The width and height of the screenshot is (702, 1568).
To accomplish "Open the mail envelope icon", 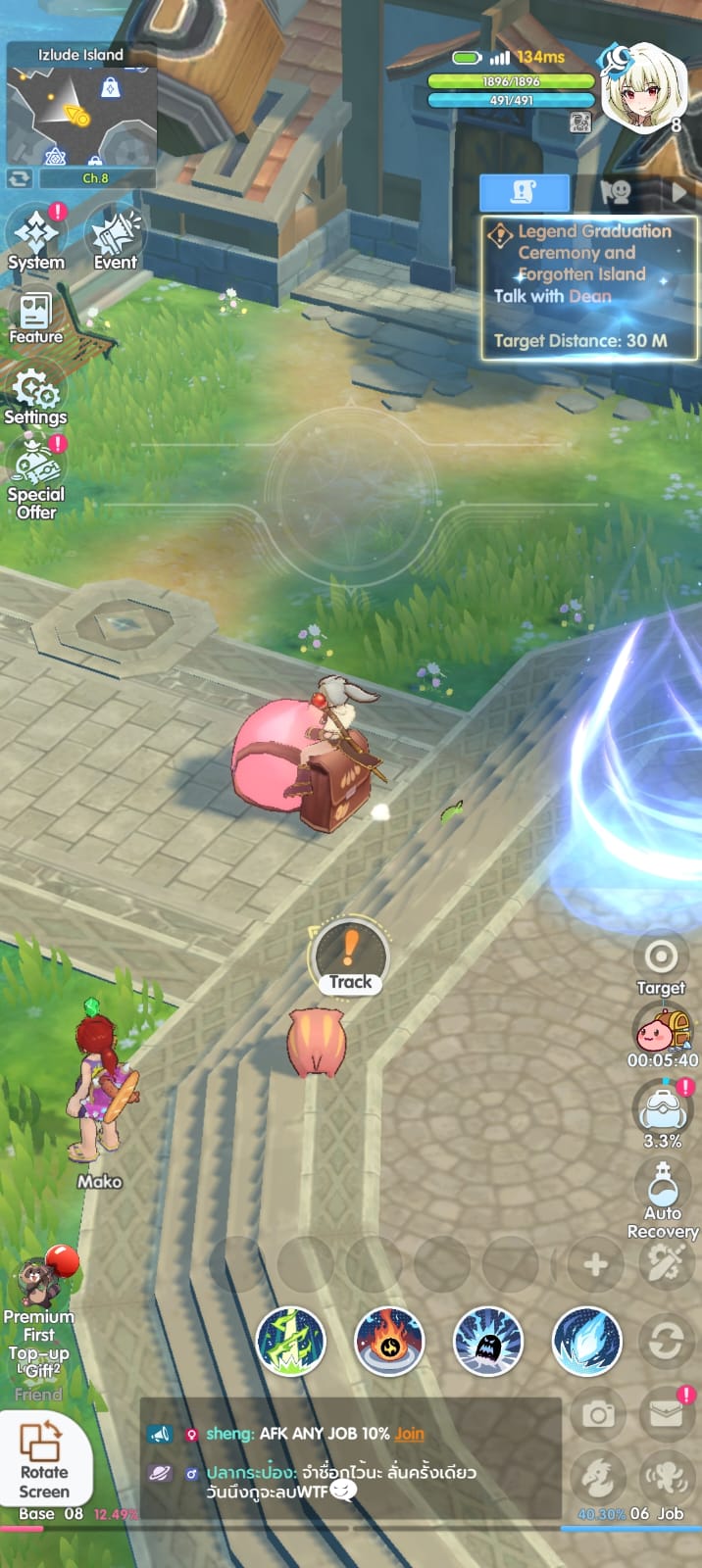I will 666,1414.
